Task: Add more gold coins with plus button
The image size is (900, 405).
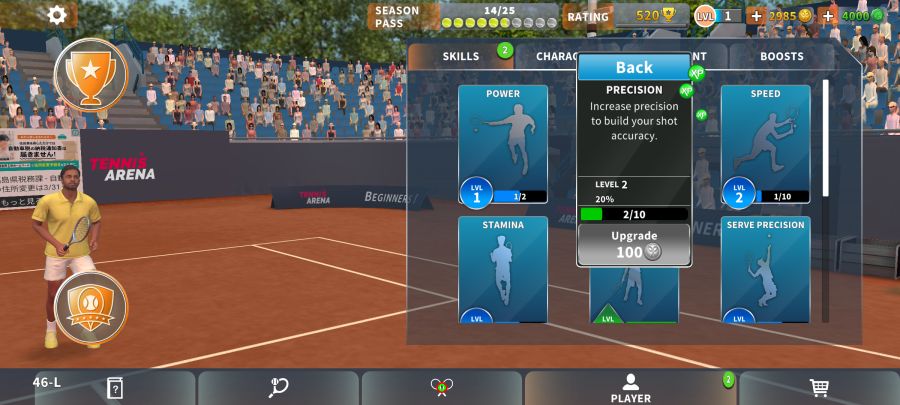Action: pos(756,16)
